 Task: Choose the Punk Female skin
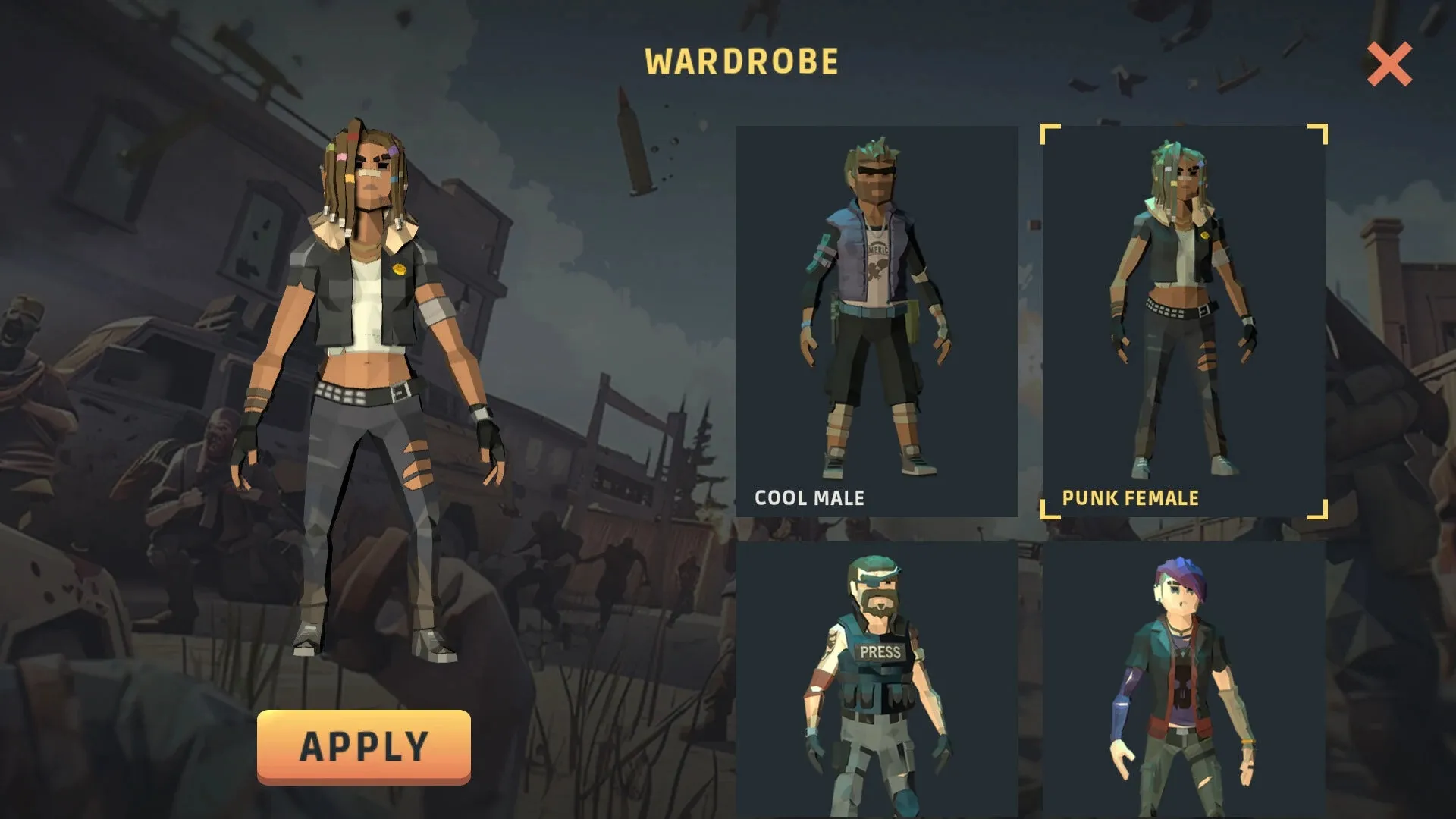1184,321
